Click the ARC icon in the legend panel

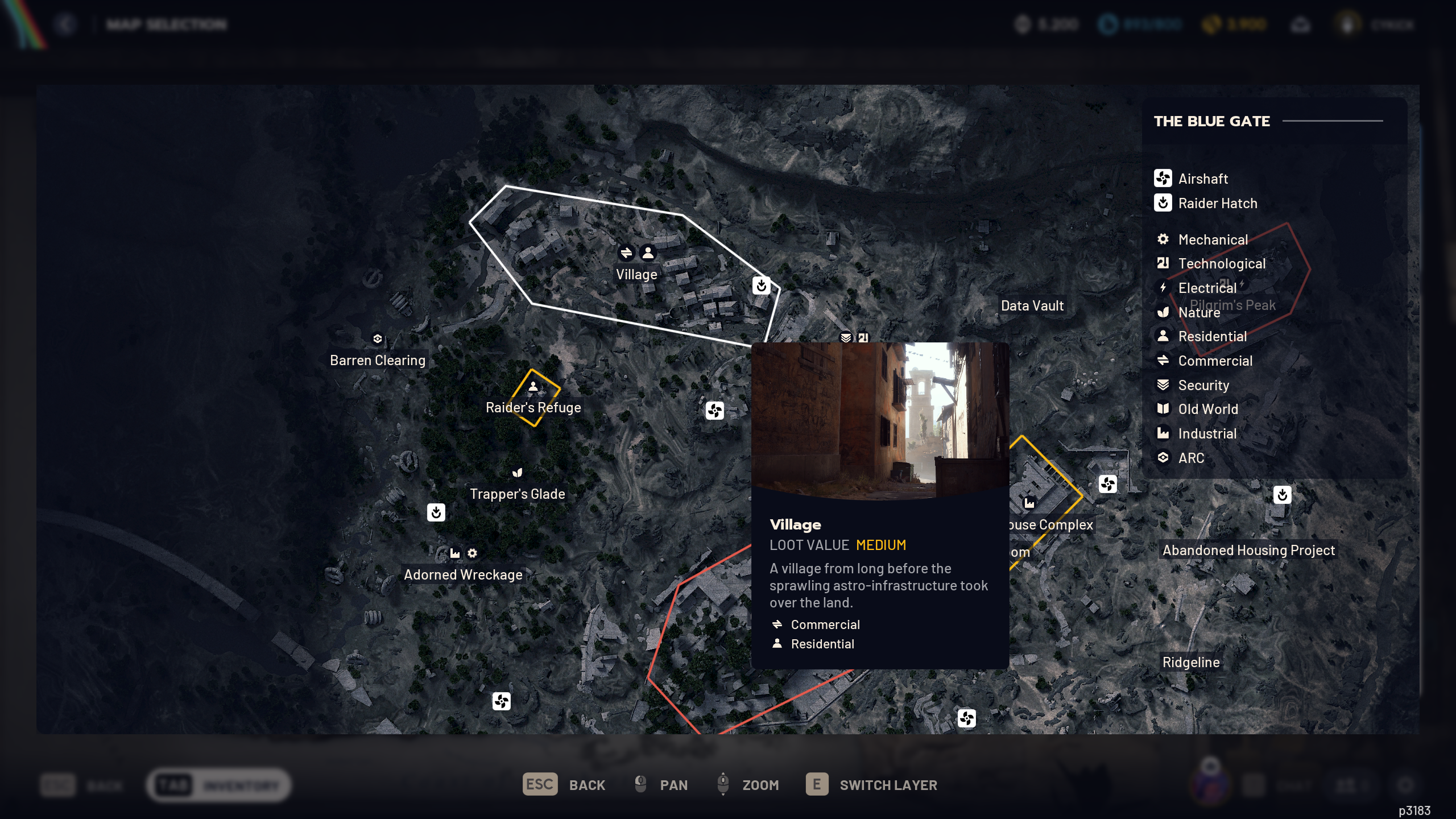[x=1163, y=458]
